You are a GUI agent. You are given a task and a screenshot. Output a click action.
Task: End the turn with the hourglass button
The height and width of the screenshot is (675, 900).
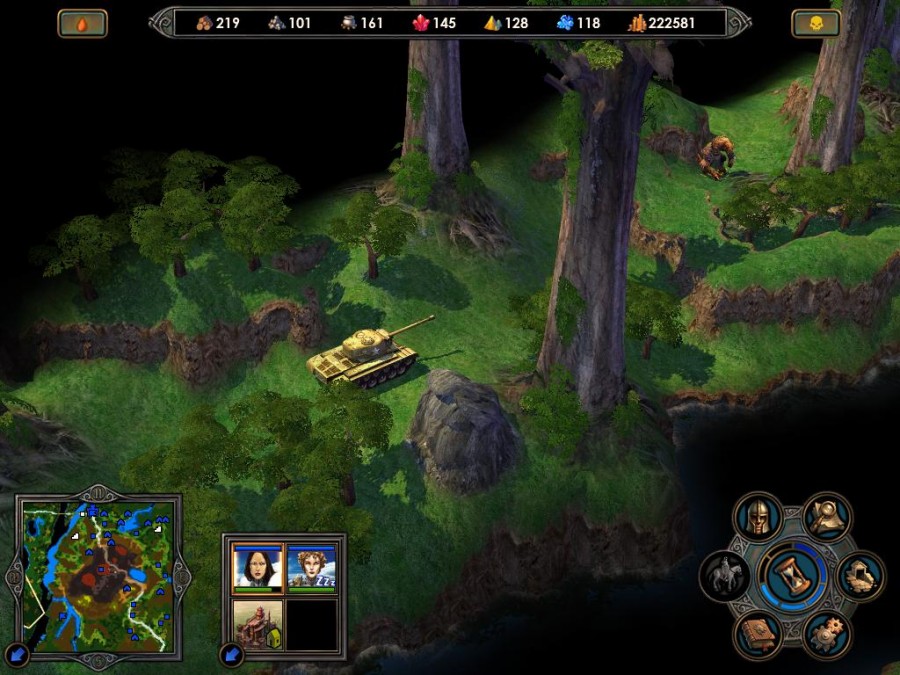click(792, 577)
